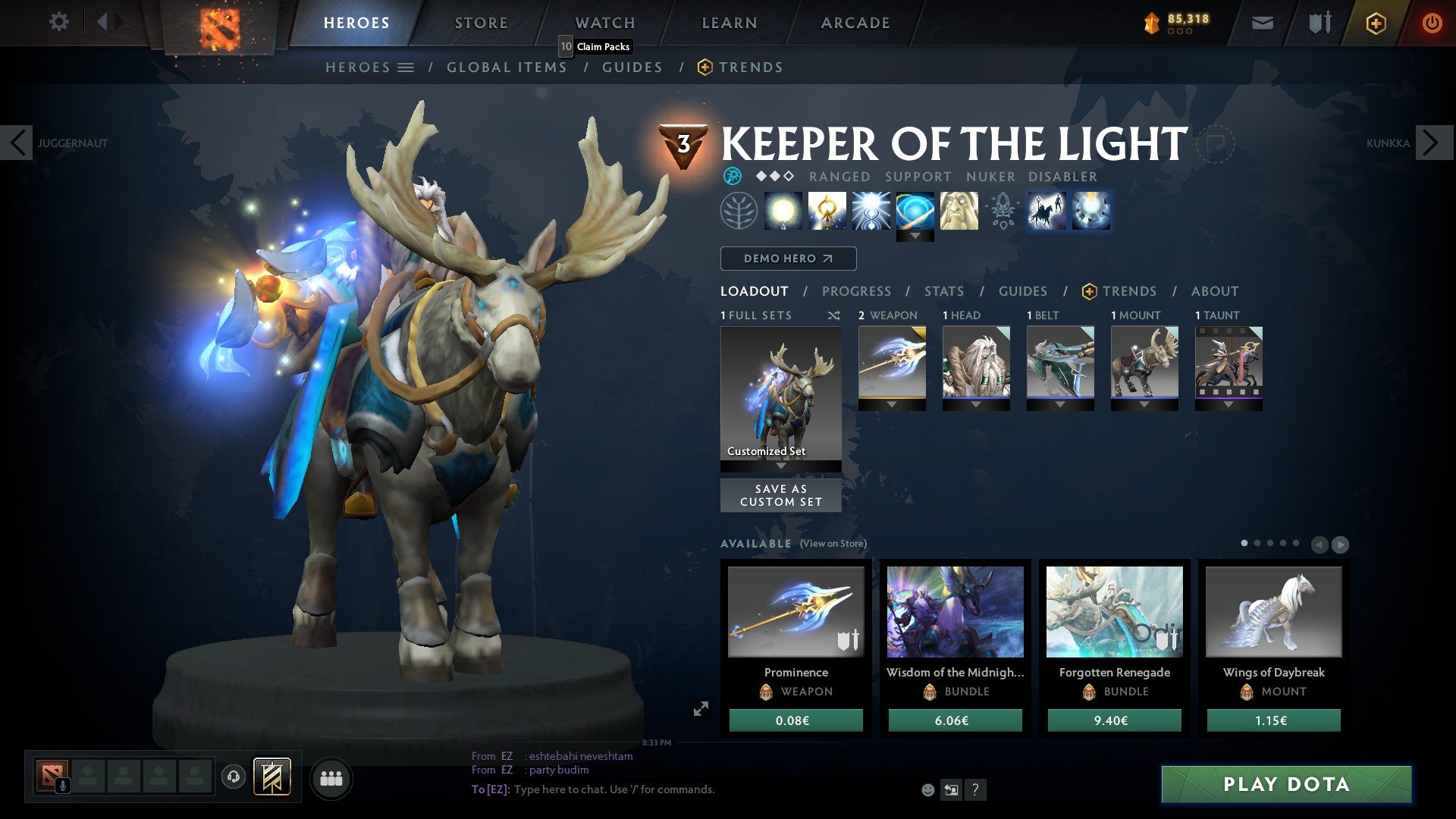Open the Watch section in top navigation
1456x819 pixels.
(x=604, y=23)
